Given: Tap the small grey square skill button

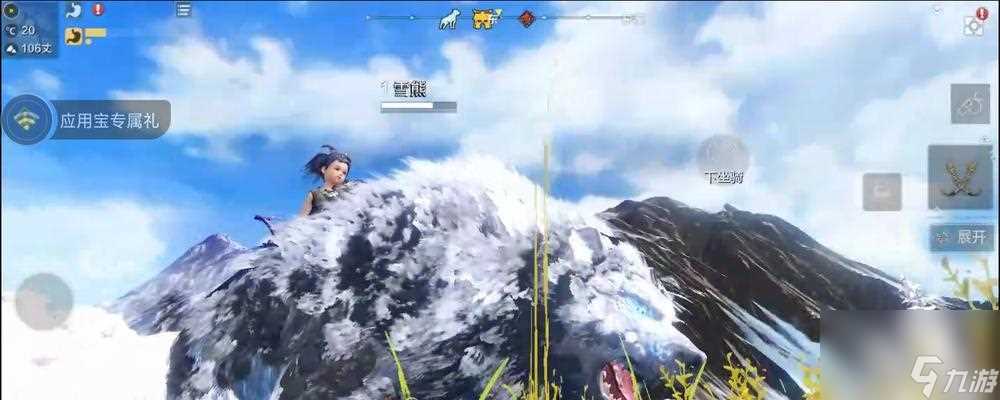Looking at the screenshot, I should coord(882,191).
